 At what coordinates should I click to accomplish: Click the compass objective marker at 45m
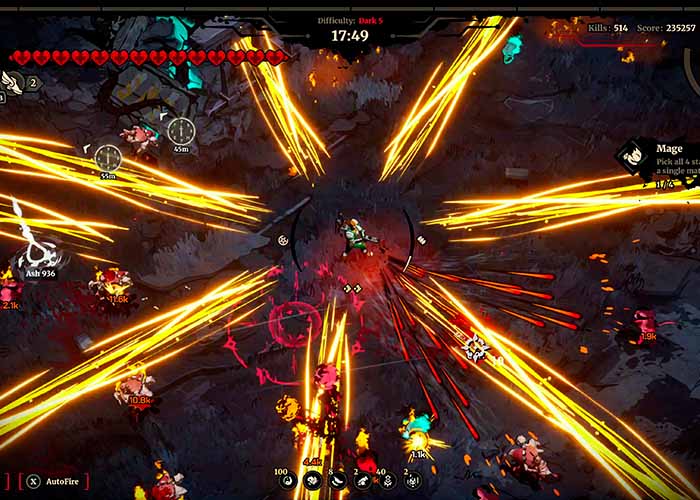tap(181, 130)
